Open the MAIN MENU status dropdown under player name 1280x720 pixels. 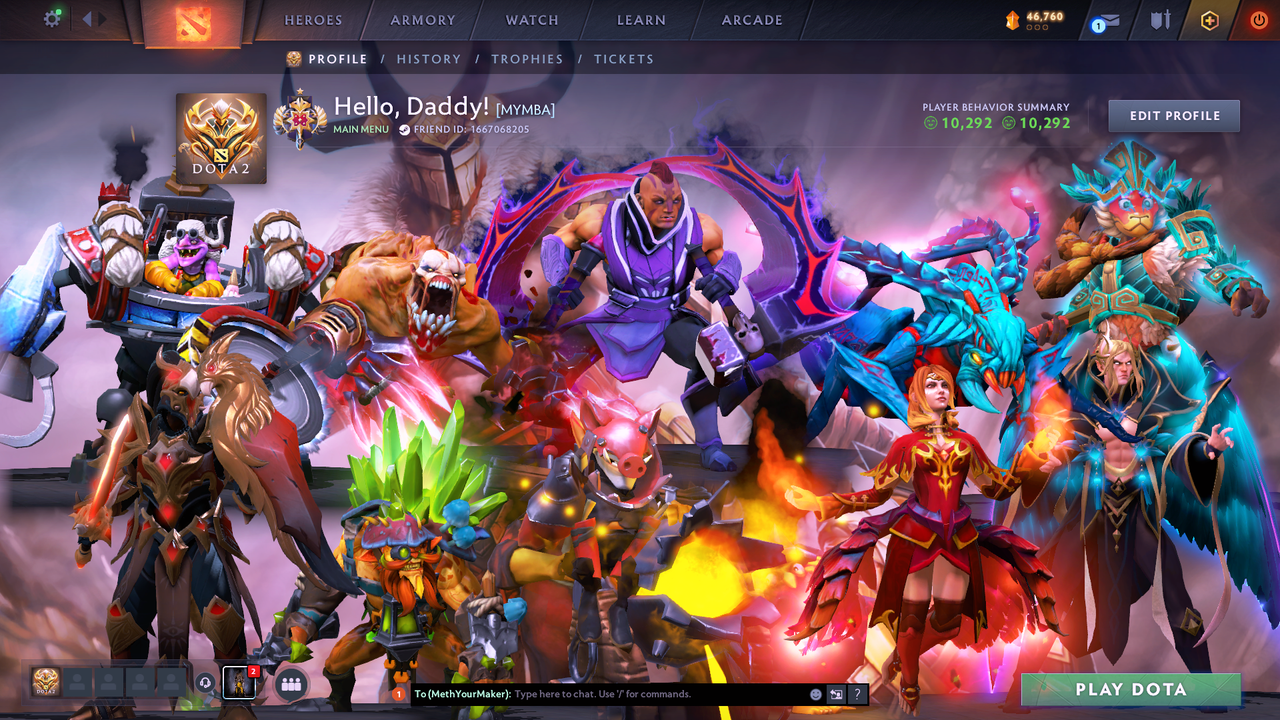tap(363, 128)
